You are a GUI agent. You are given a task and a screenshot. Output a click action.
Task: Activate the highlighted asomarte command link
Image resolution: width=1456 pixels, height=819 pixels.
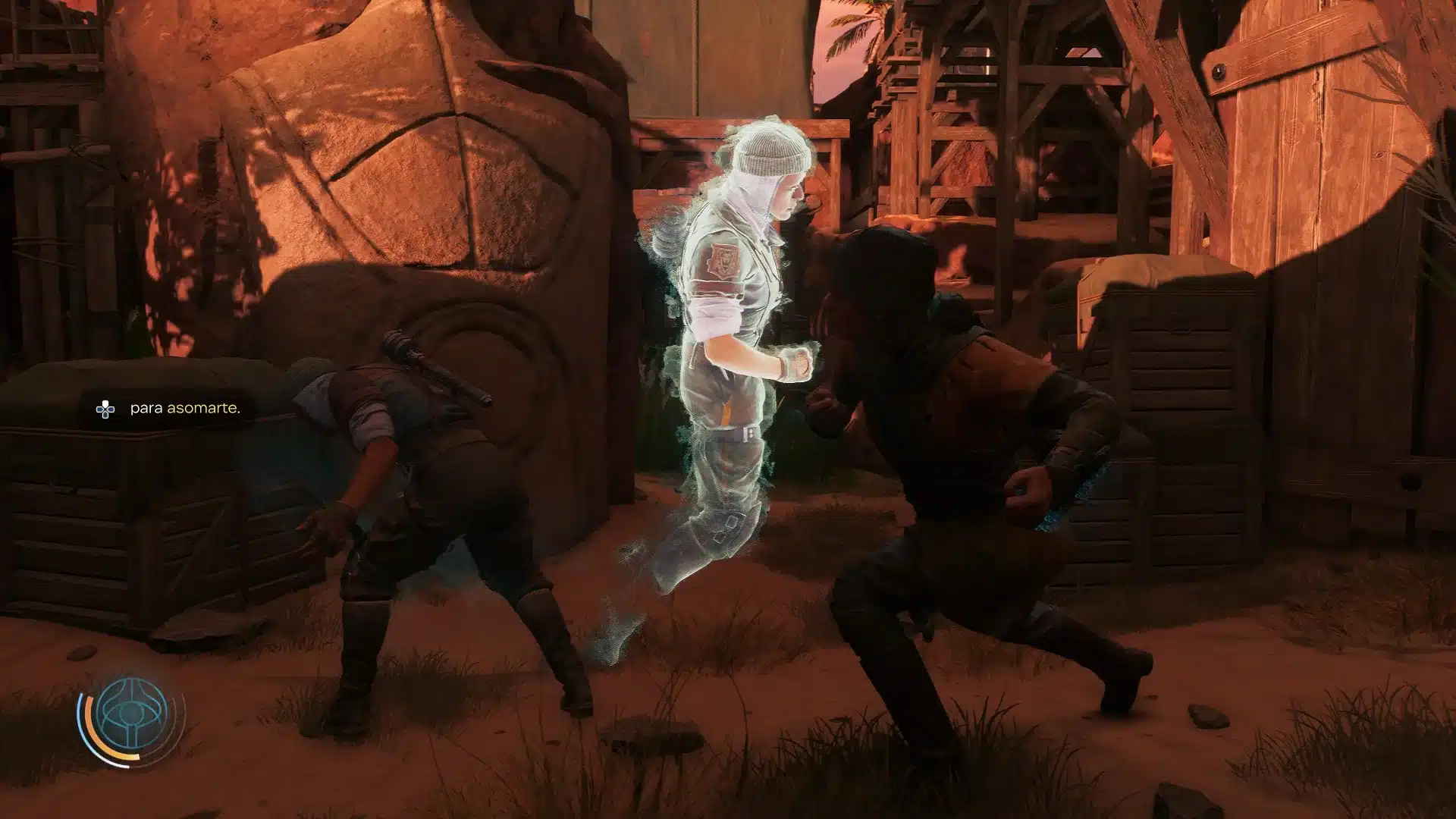click(202, 409)
